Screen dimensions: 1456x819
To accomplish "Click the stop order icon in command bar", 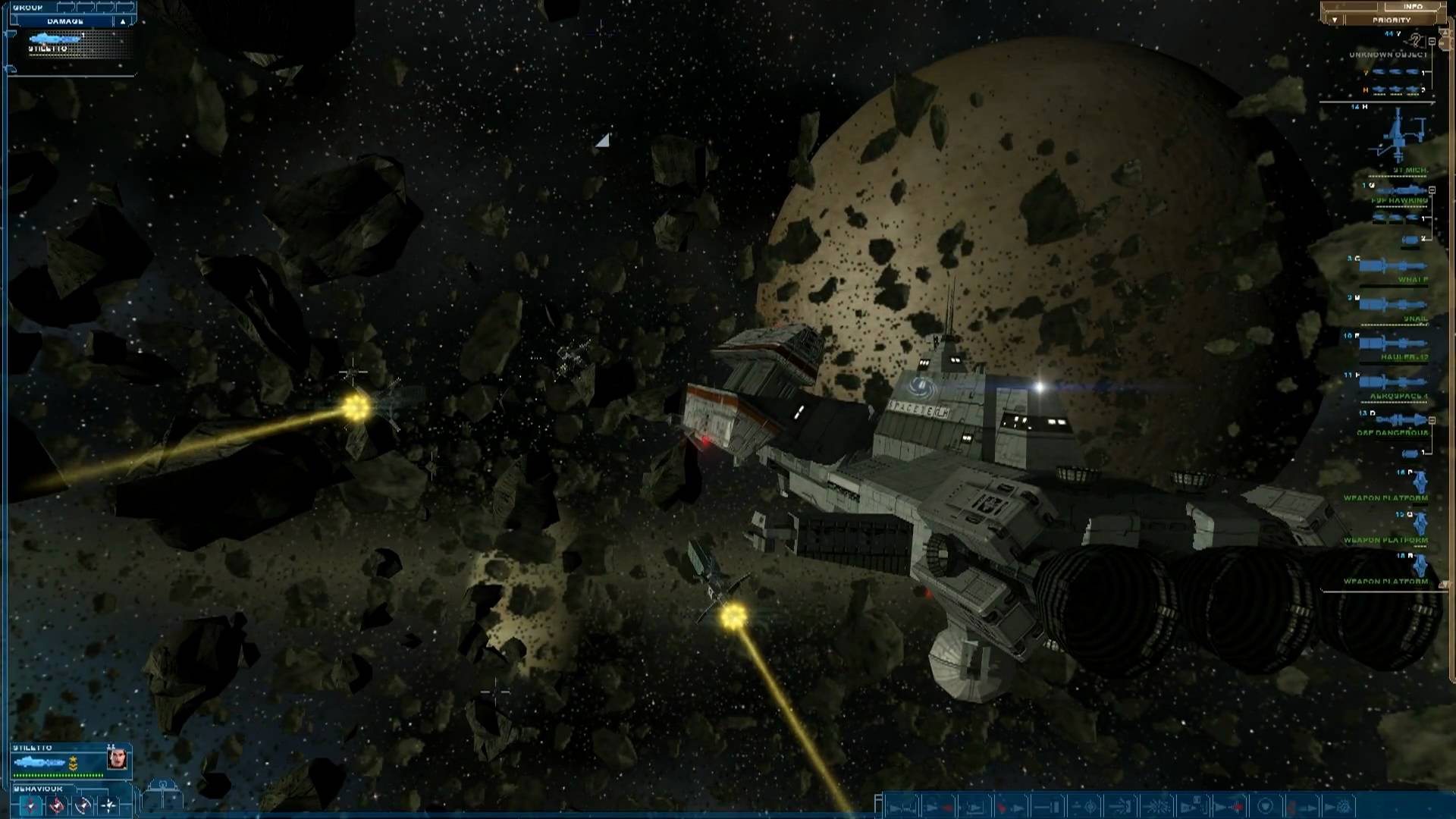I will (1046, 806).
